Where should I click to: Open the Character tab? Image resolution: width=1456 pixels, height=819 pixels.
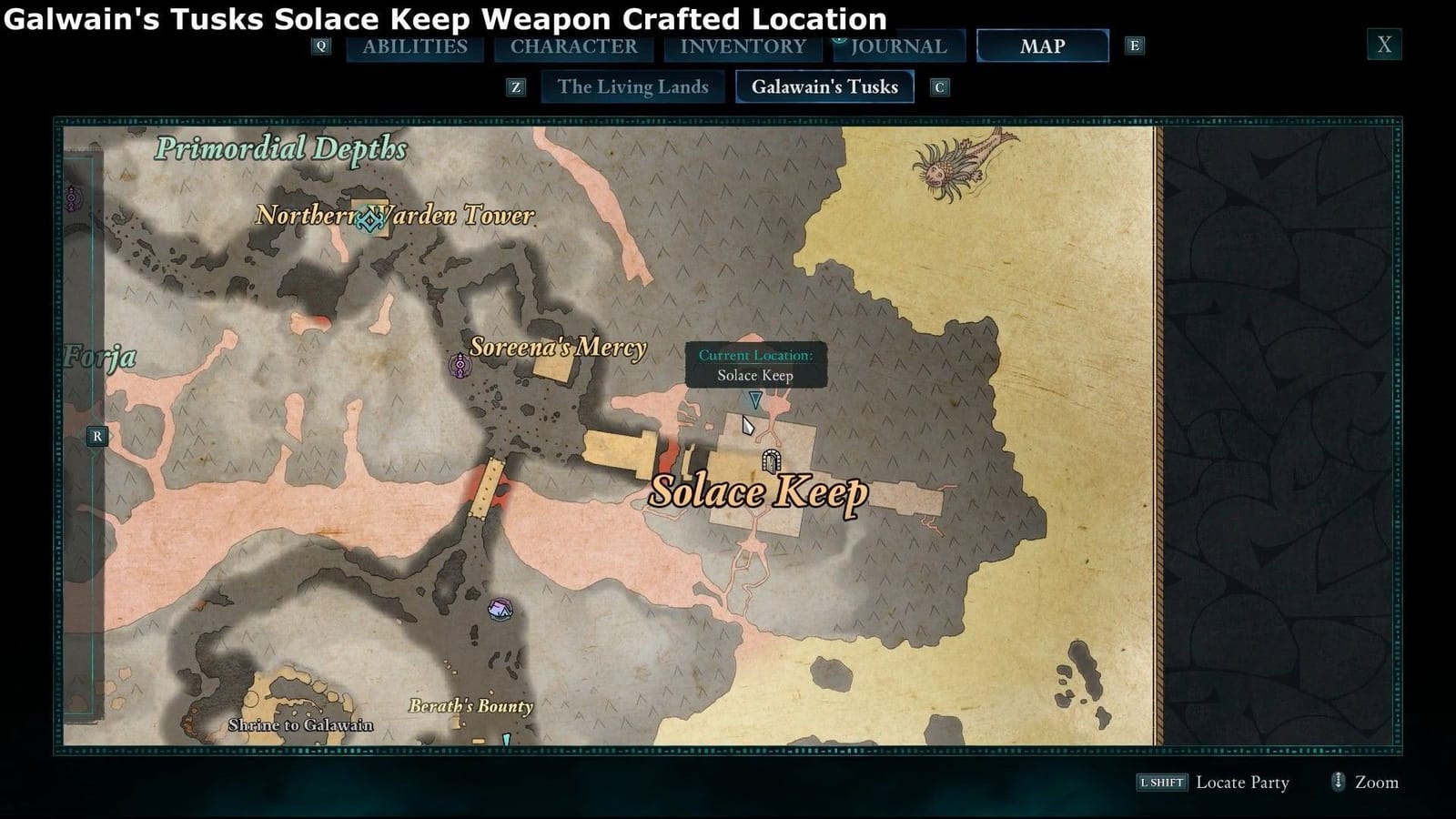click(576, 45)
